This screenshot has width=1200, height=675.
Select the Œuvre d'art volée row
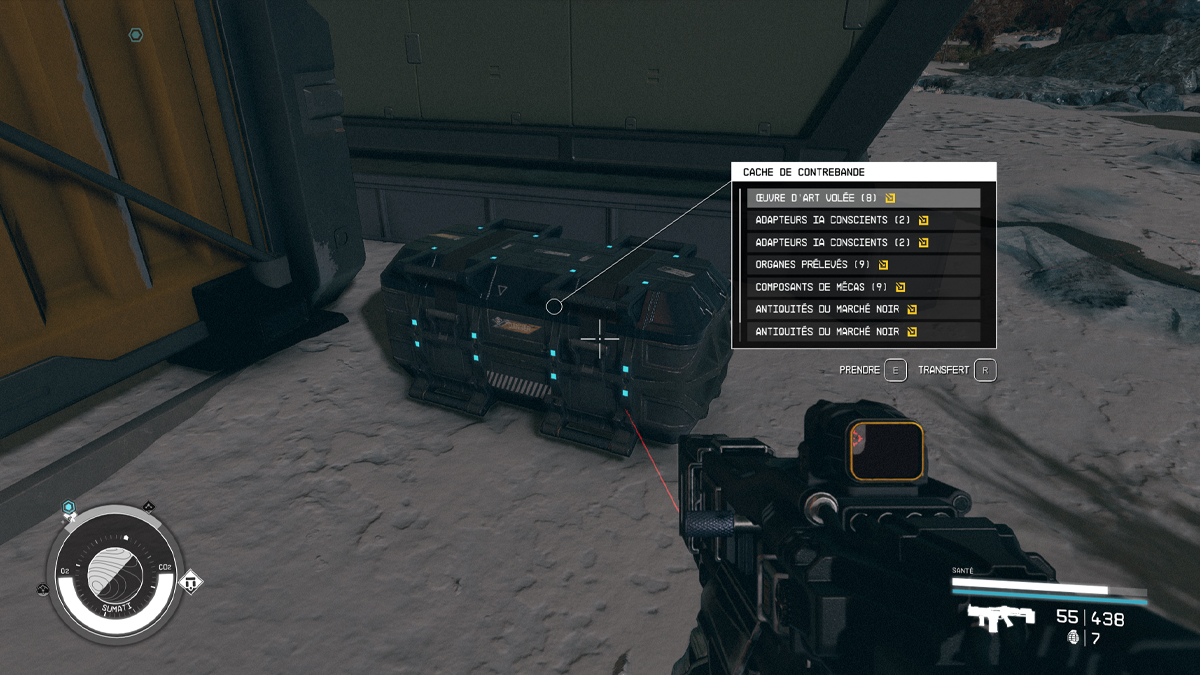click(x=863, y=198)
